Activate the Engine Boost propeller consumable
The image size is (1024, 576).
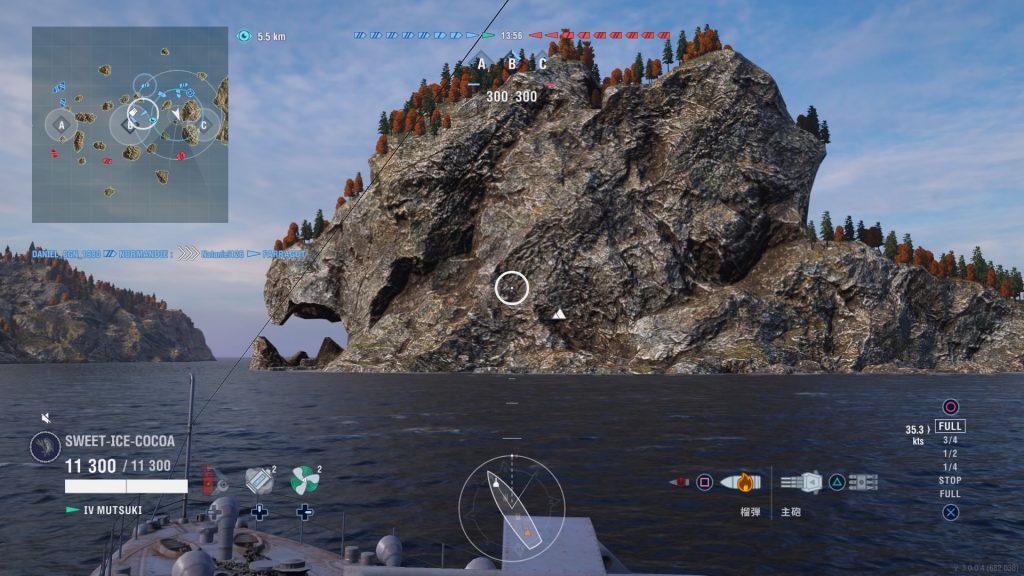(304, 481)
